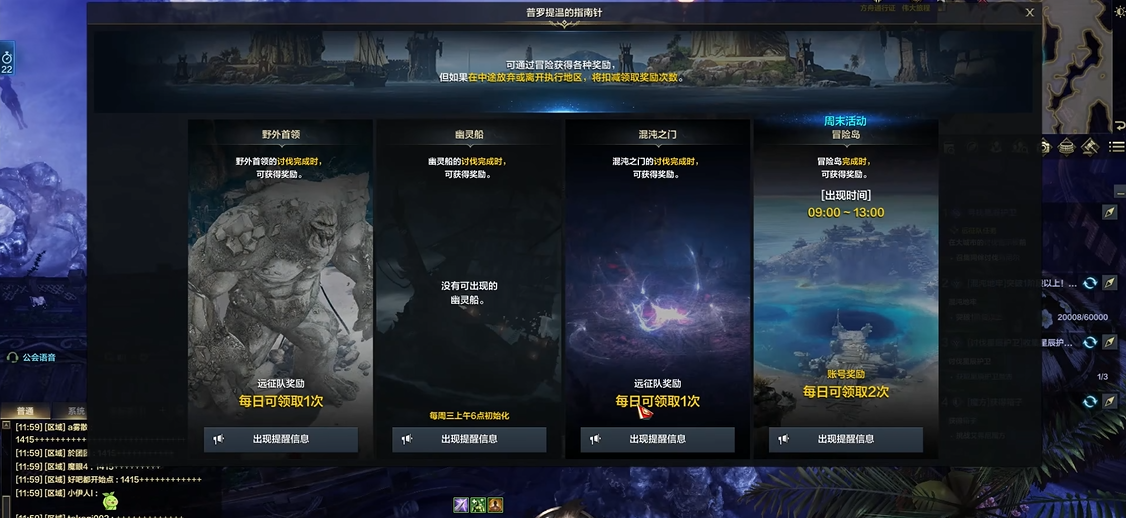Select the 野外首领 field boss card

tap(280, 270)
